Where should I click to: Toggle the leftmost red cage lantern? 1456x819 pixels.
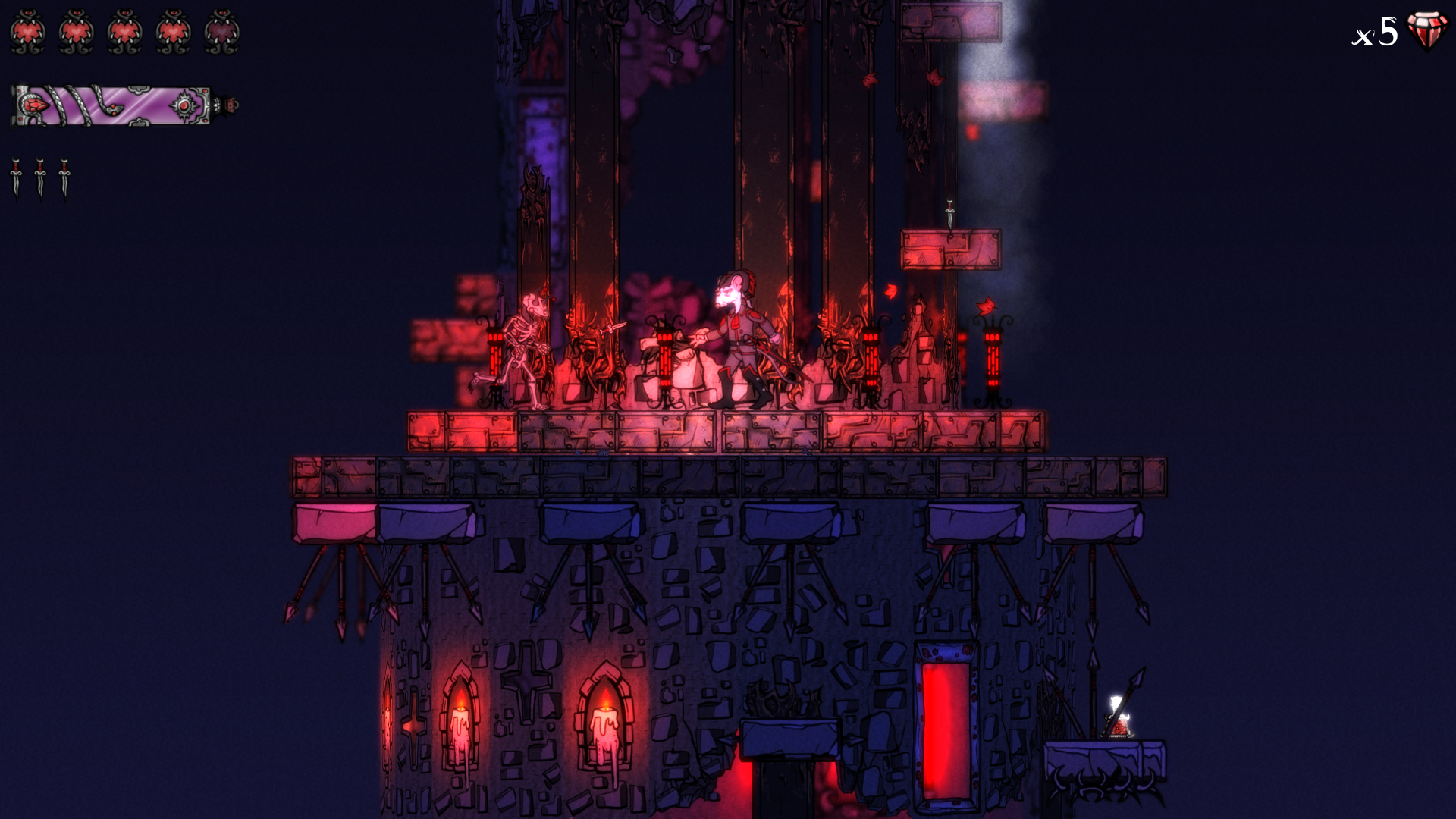coord(494,353)
